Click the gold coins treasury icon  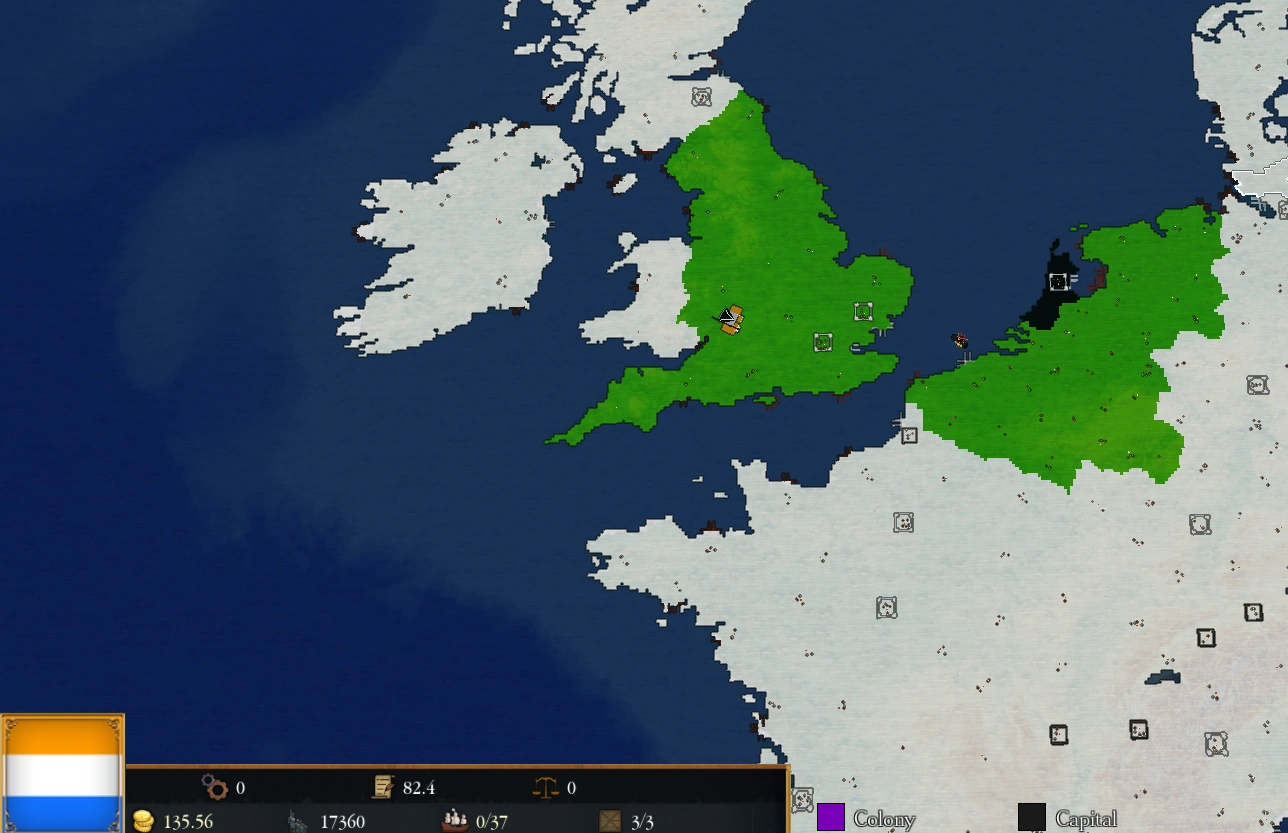pos(143,822)
